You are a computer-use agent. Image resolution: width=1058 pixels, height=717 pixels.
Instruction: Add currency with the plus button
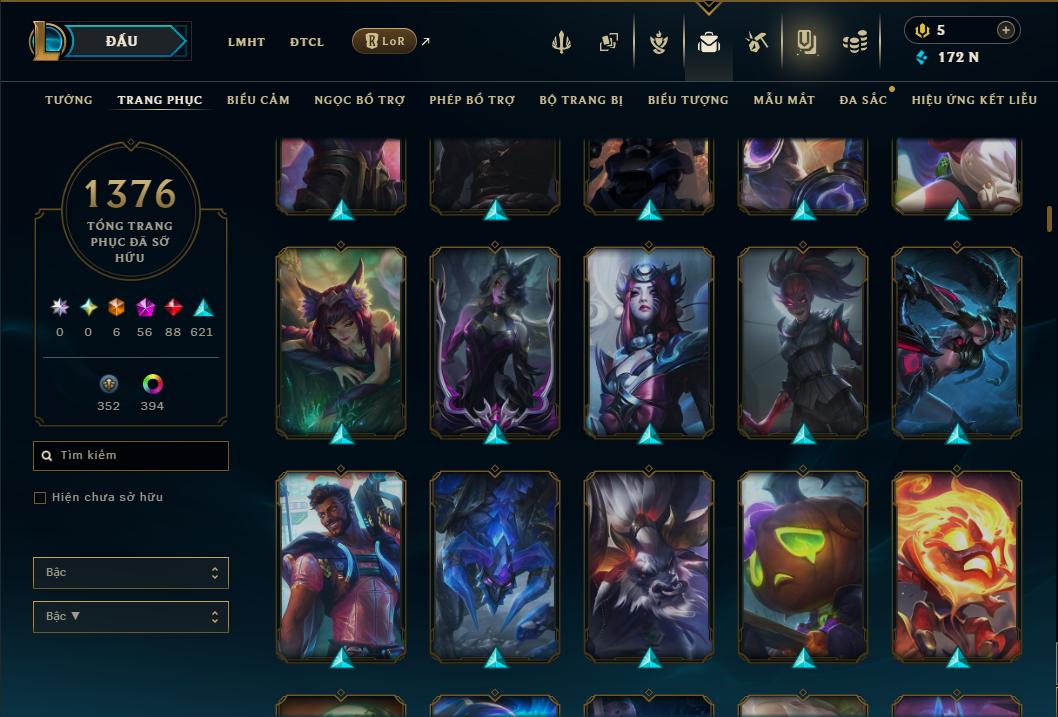pos(1005,30)
